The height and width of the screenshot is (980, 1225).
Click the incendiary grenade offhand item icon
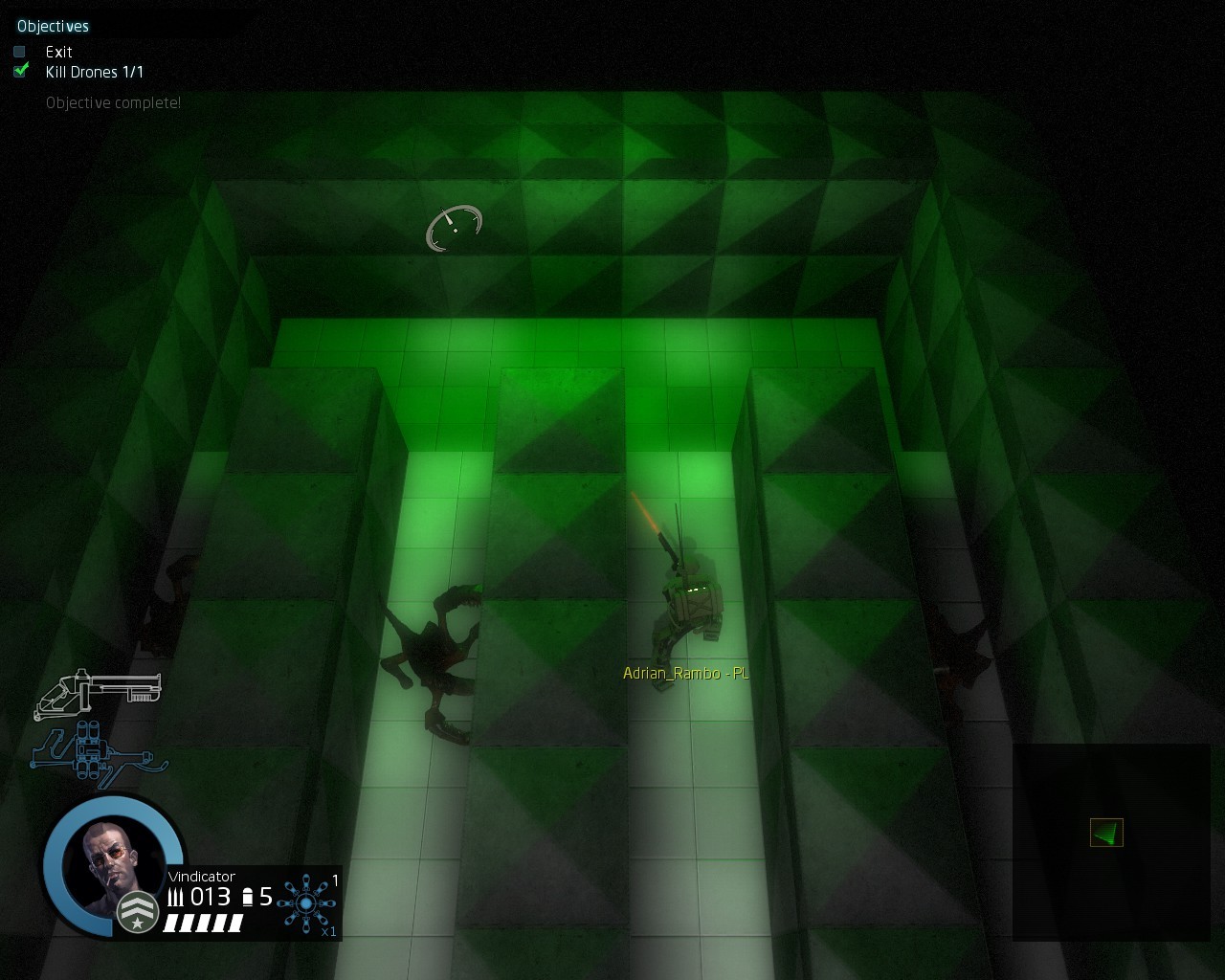pyautogui.click(x=306, y=902)
